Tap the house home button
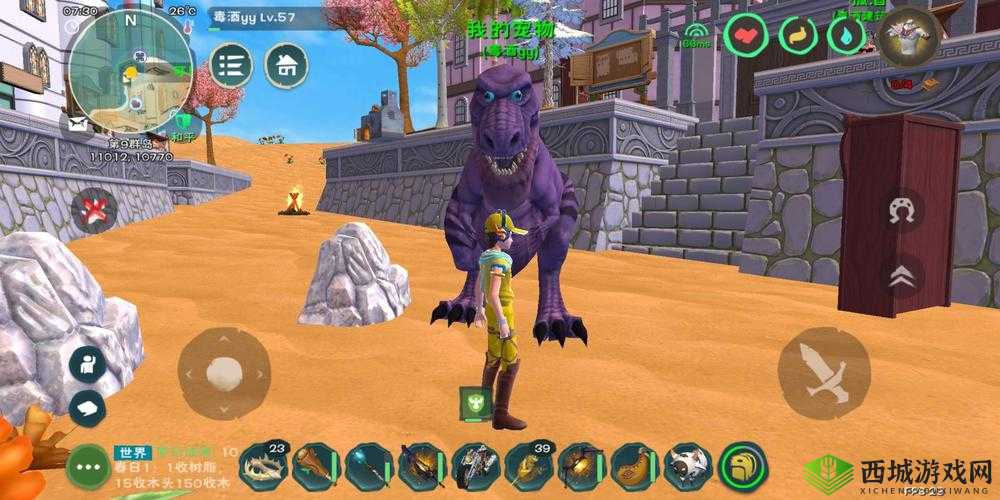Viewport: 1000px width, 500px height. [286, 66]
